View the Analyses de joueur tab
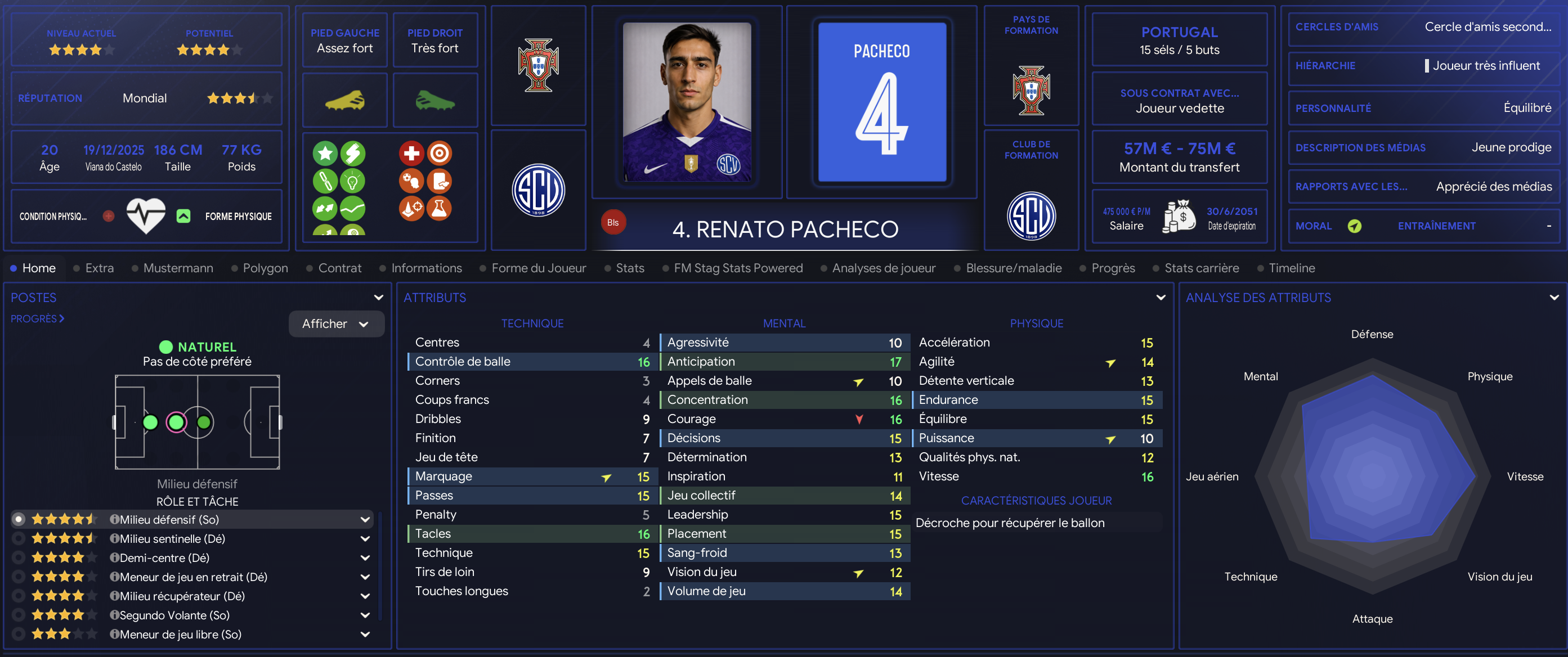 [883, 268]
